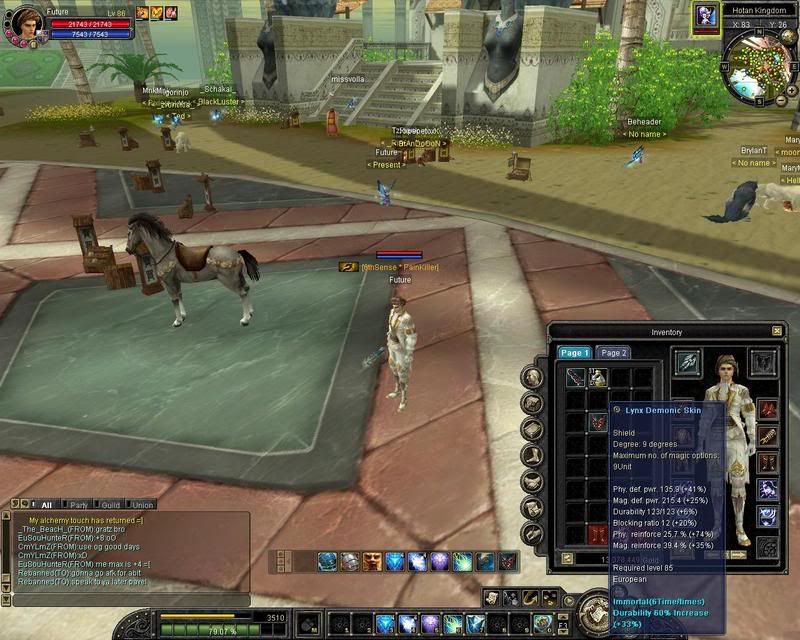Close the Inventory window
Image resolution: width=800 pixels, height=640 pixels.
tap(777, 331)
